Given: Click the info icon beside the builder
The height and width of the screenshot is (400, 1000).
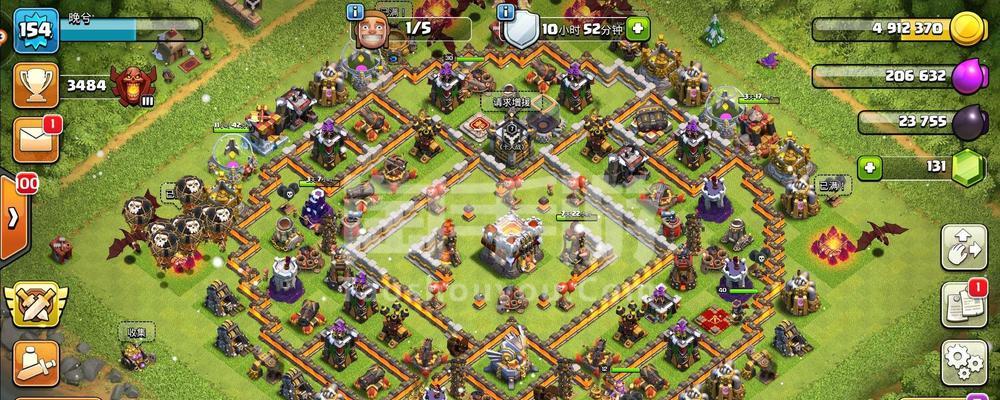Looking at the screenshot, I should [353, 11].
